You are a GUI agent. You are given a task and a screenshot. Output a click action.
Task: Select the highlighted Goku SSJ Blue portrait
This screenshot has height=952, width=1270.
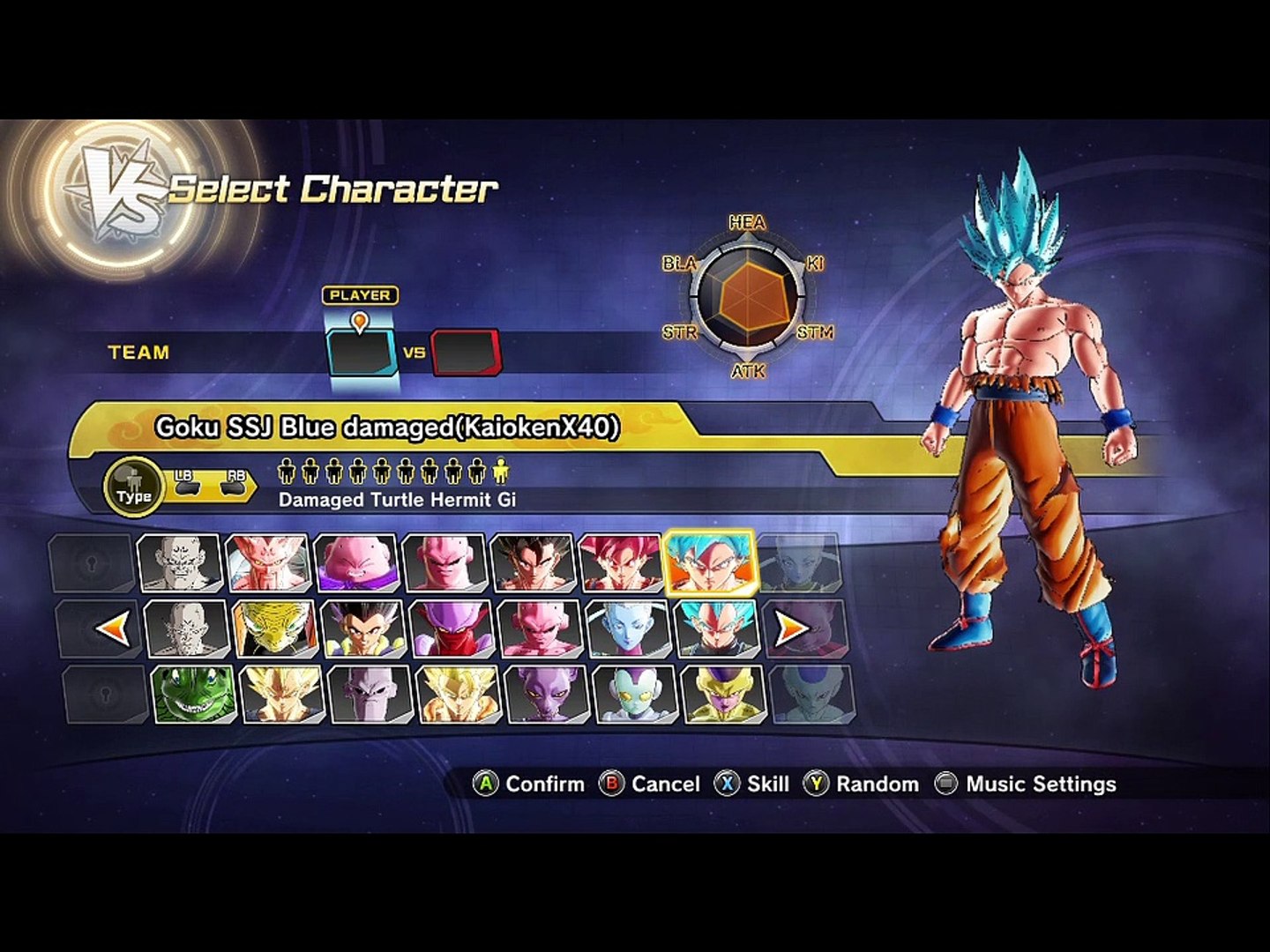710,562
